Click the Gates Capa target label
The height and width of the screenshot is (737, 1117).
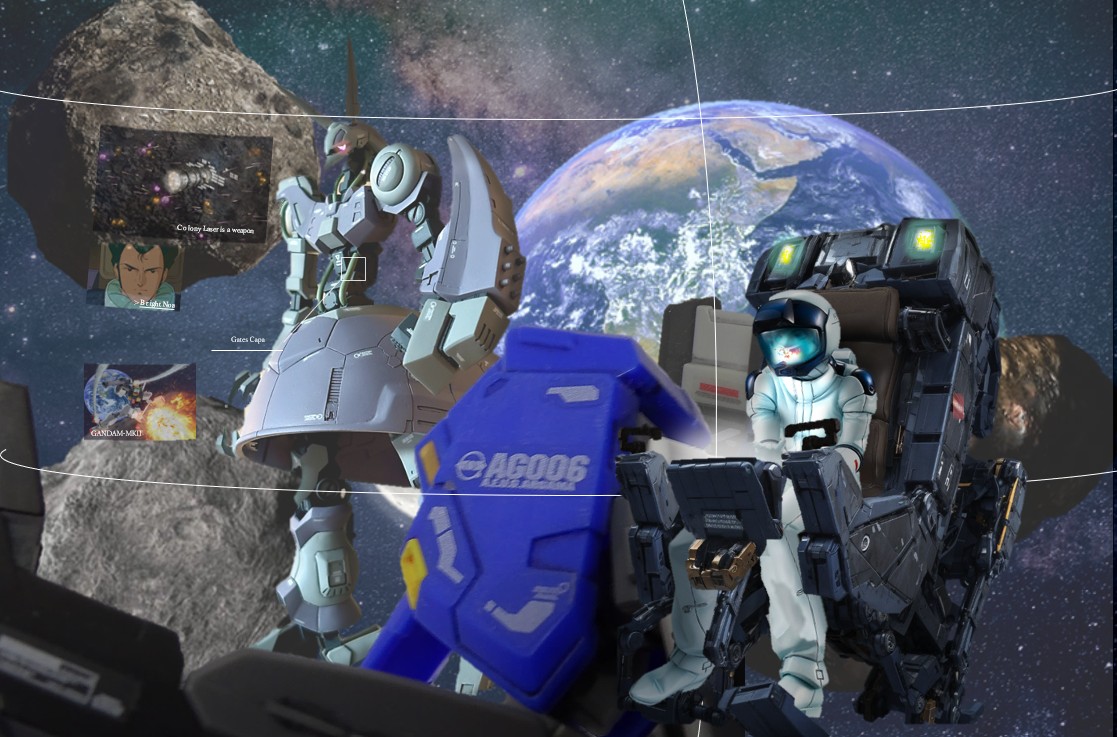click(x=248, y=340)
